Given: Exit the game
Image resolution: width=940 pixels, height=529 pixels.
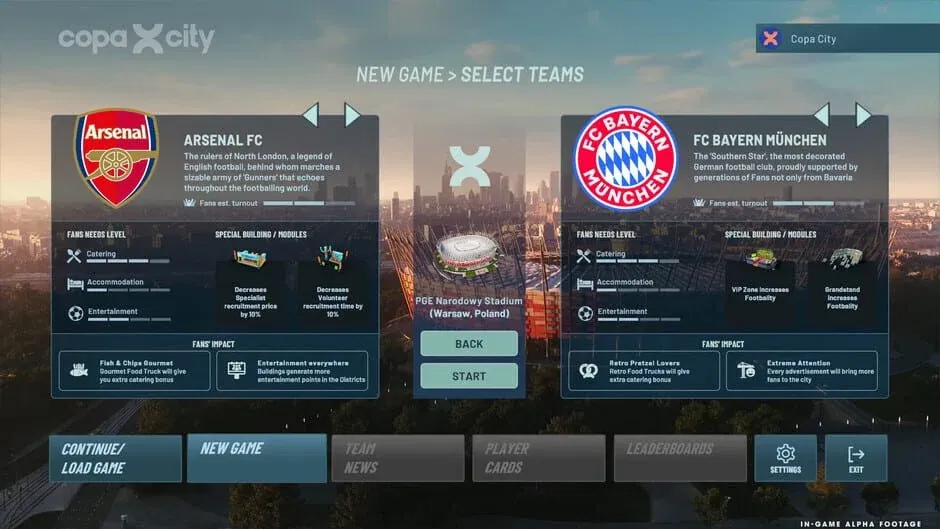Looking at the screenshot, I should click(x=856, y=458).
